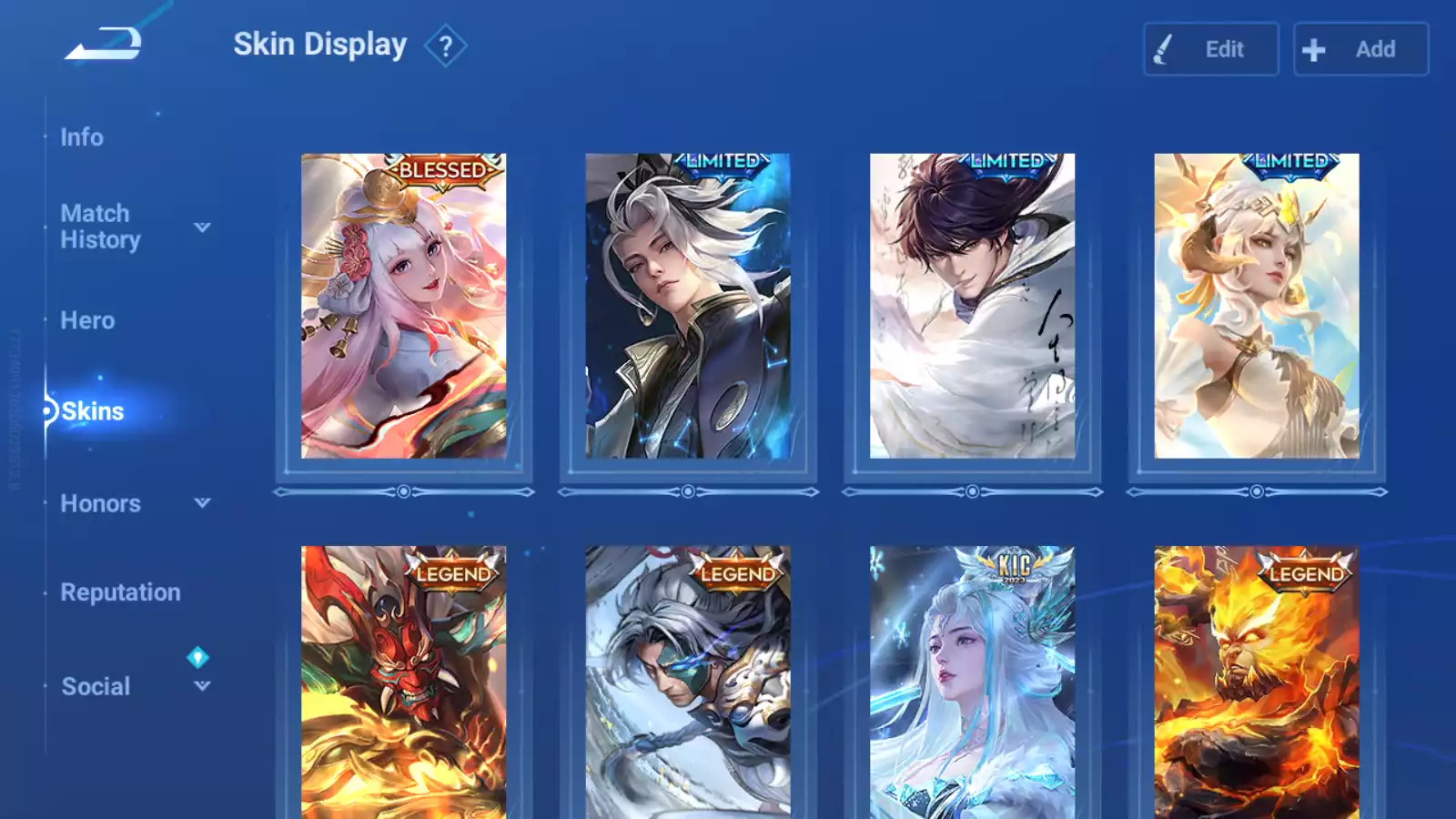This screenshot has height=819, width=1456.
Task: Expand the Match History dropdown arrow
Action: [x=202, y=227]
